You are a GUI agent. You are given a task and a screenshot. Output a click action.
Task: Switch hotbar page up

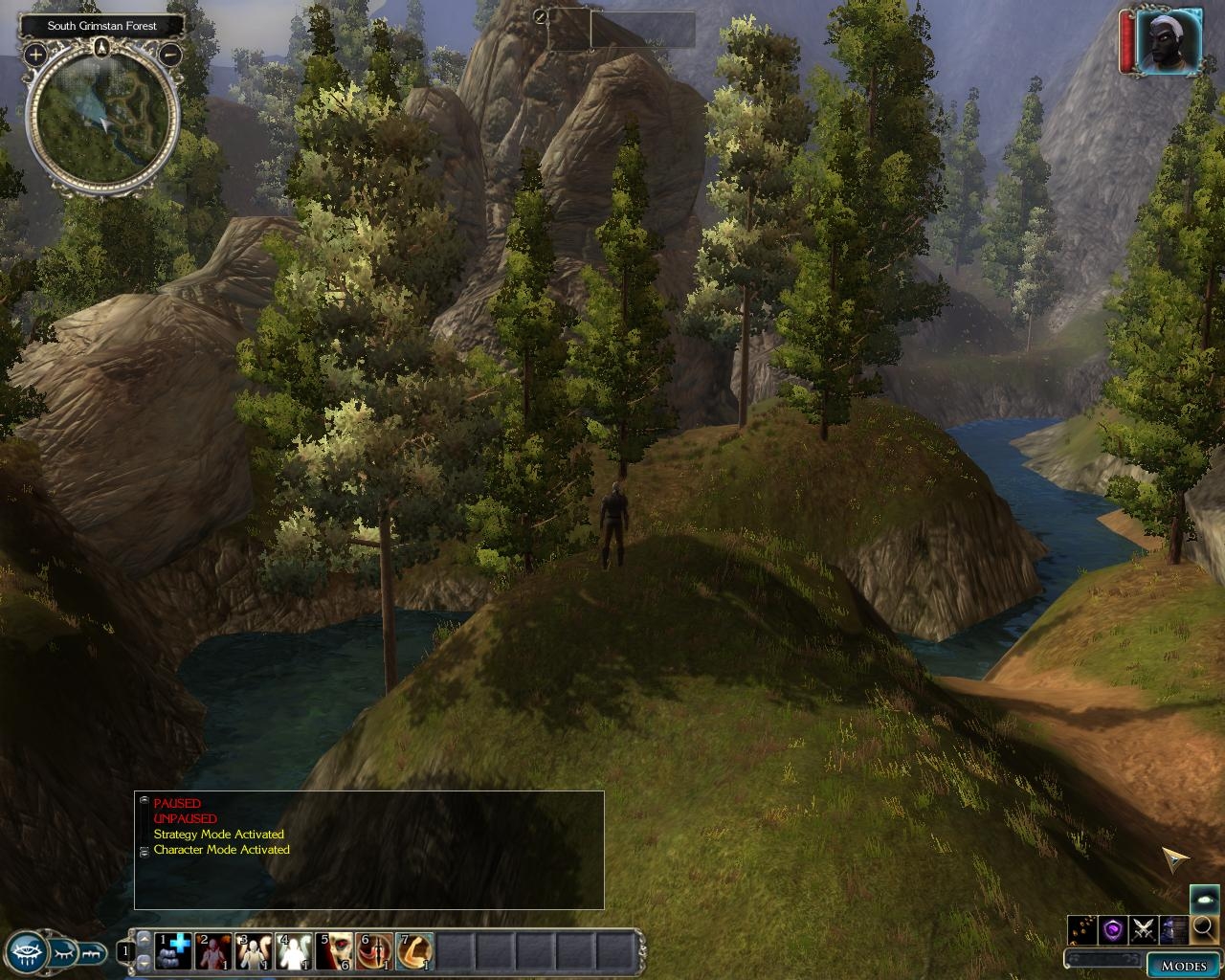pyautogui.click(x=145, y=940)
